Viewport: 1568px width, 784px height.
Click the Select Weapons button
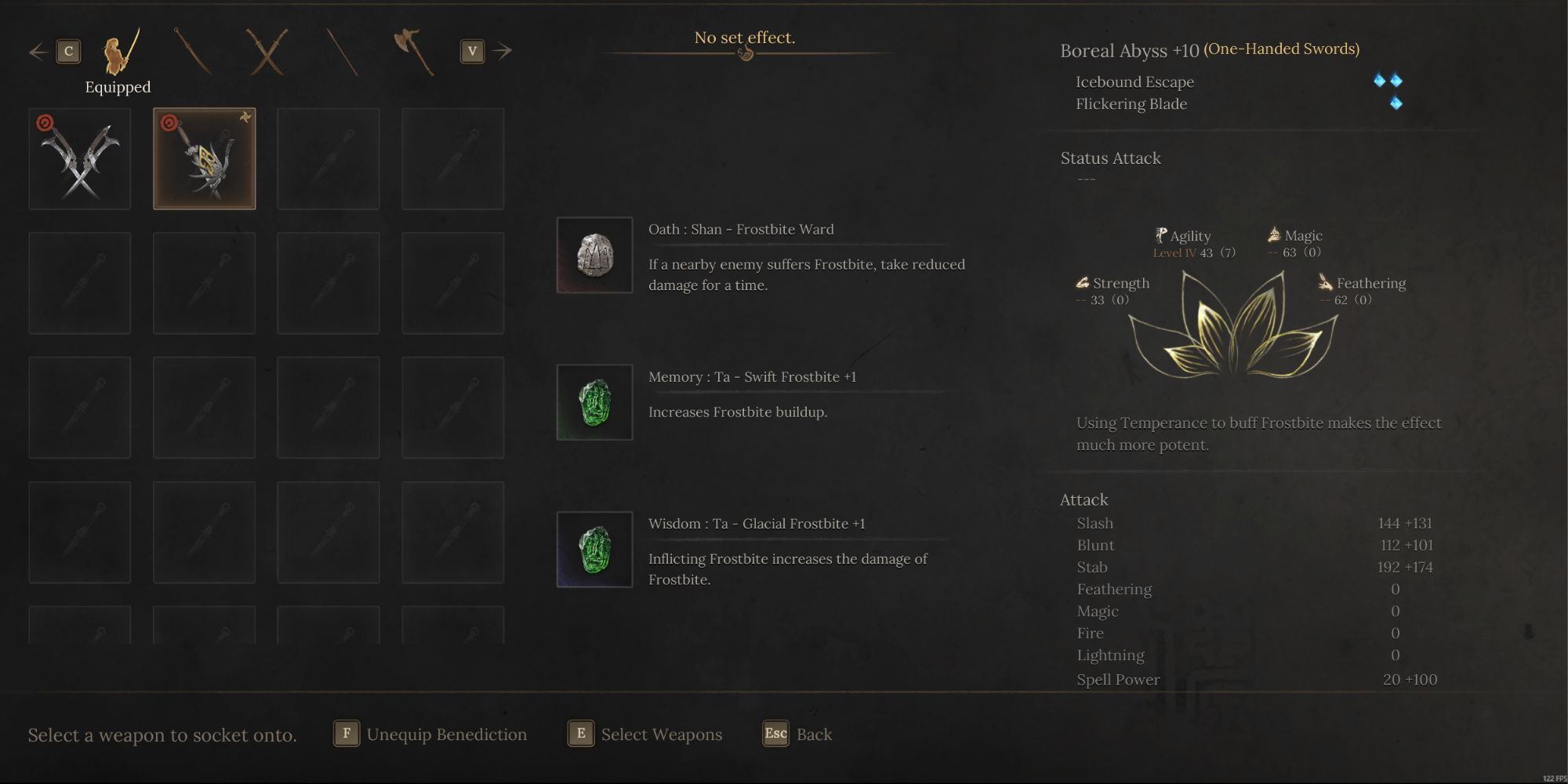pyautogui.click(x=644, y=735)
